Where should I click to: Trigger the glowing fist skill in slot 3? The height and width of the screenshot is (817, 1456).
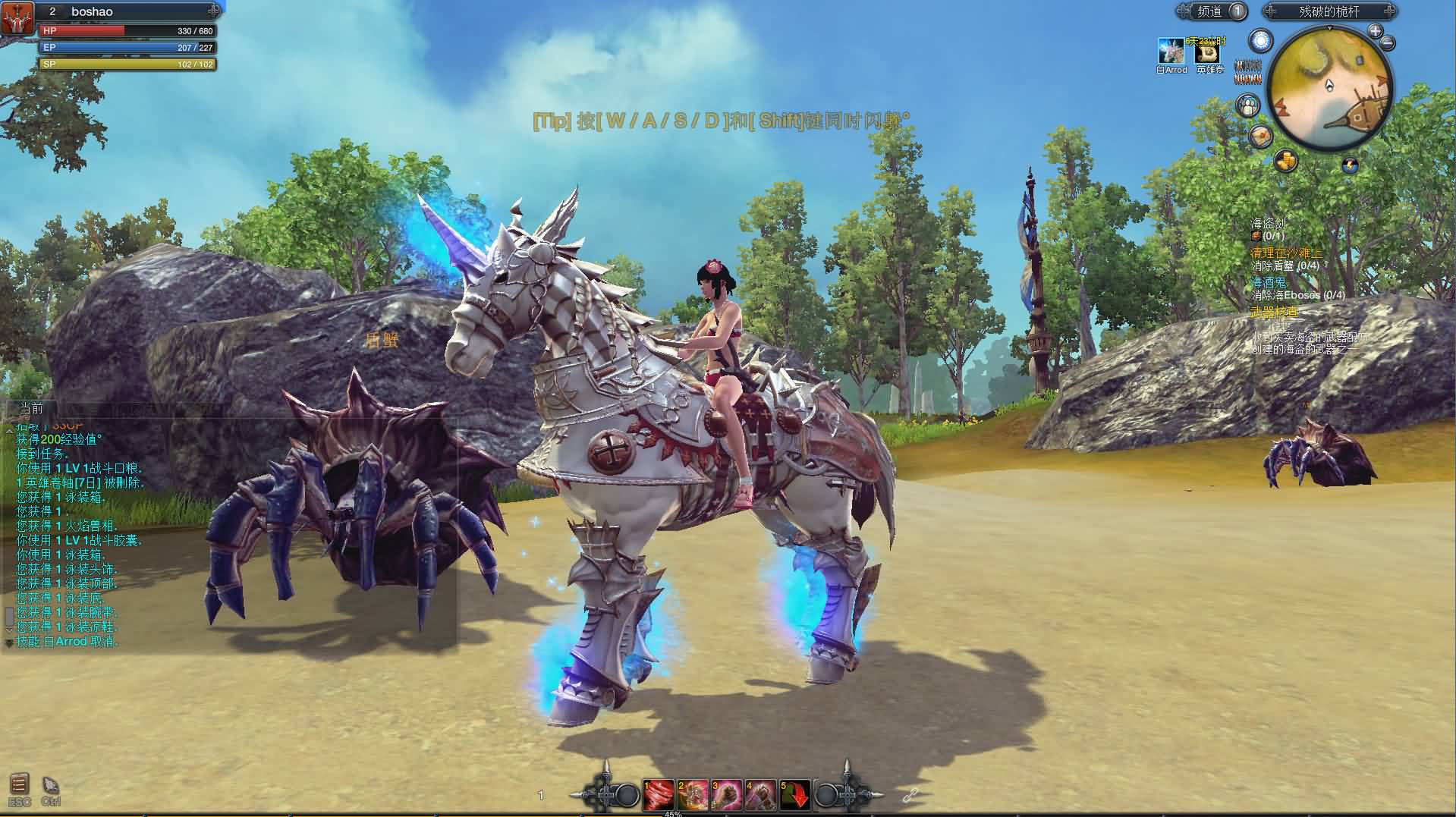727,794
